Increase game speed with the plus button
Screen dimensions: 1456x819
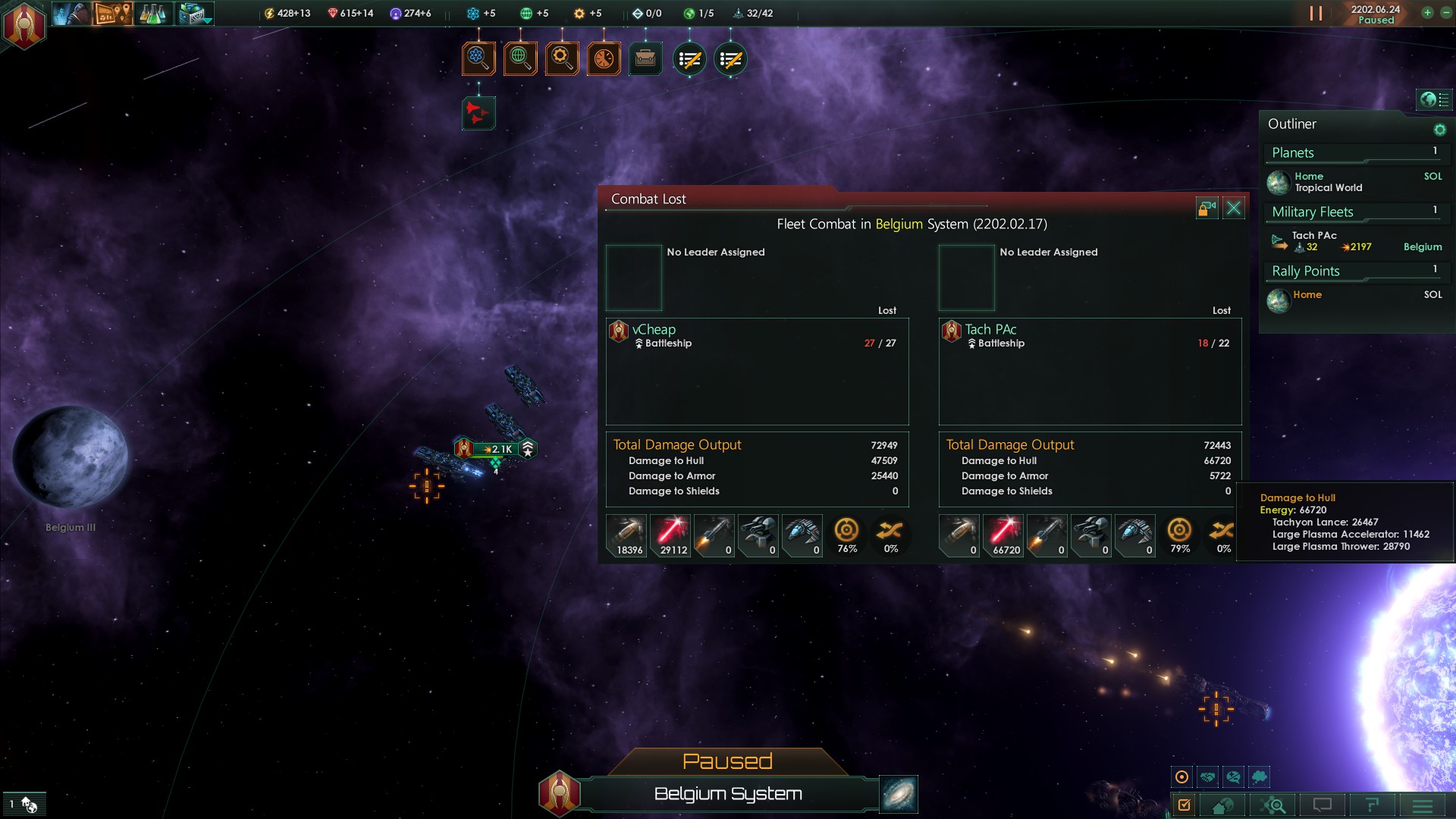pyautogui.click(x=1427, y=13)
